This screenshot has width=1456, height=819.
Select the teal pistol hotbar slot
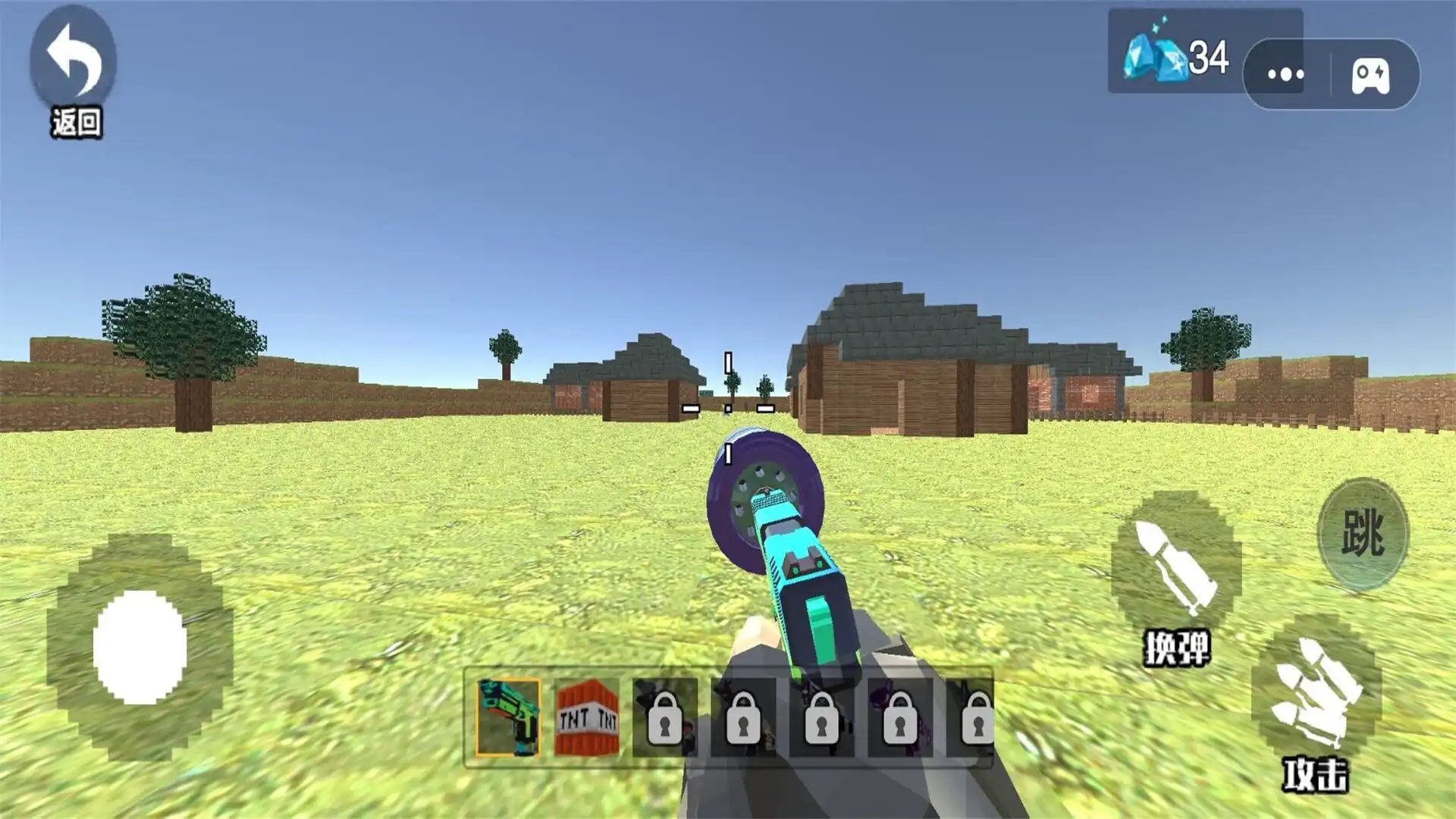pyautogui.click(x=508, y=717)
